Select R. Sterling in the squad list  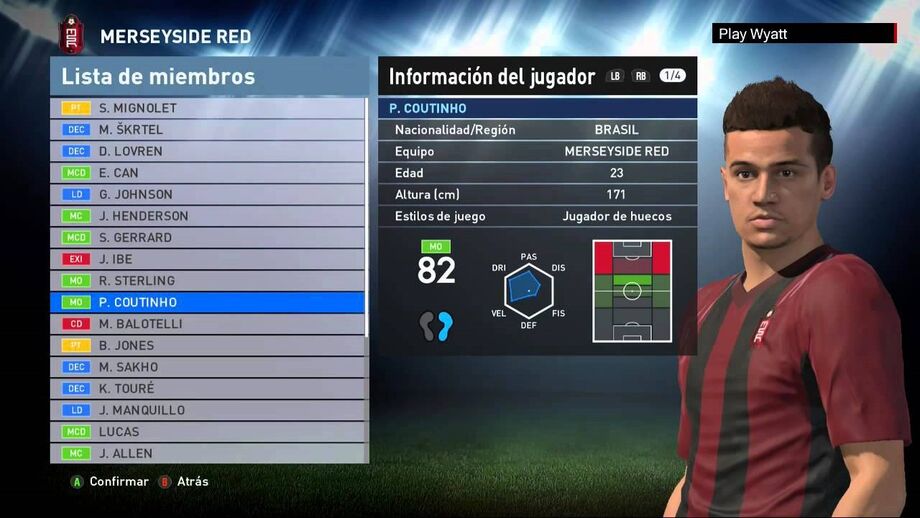(x=208, y=281)
